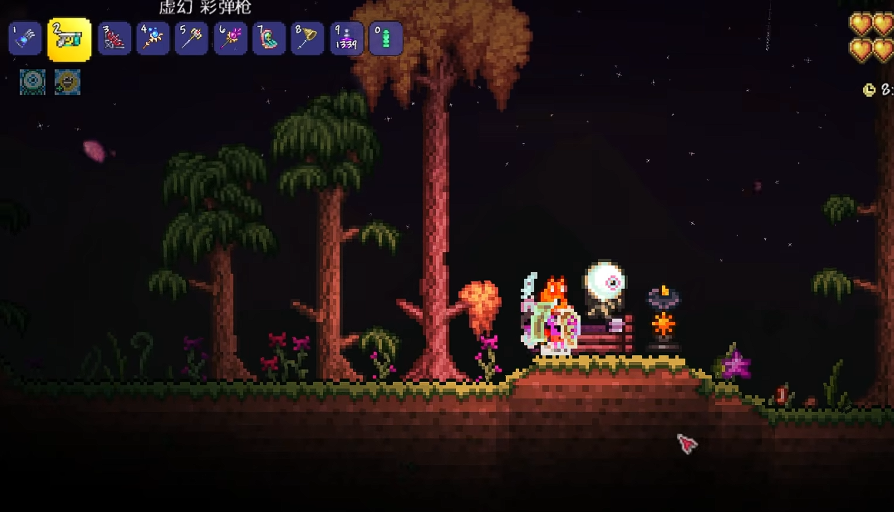Image resolution: width=894 pixels, height=512 pixels.
Task: Select the purple potion stack in slot 9
Action: coord(347,39)
